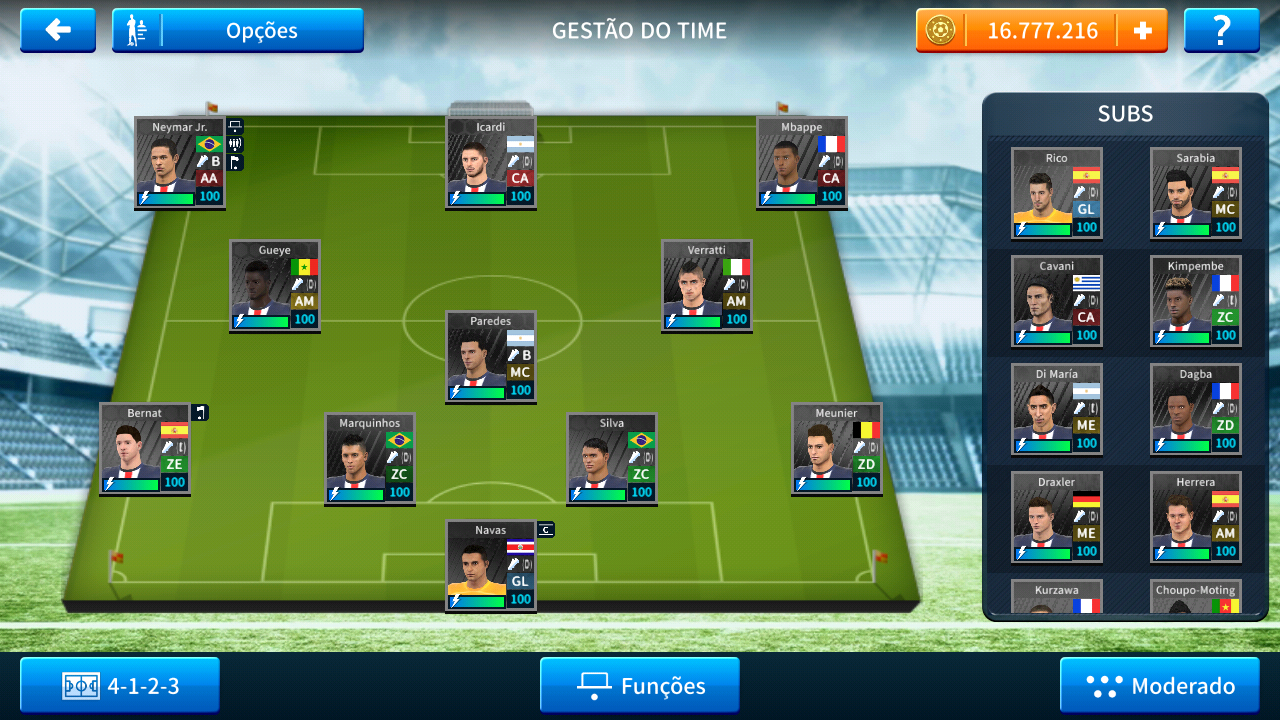Open help via the question mark icon
1280x720 pixels.
1221,29
